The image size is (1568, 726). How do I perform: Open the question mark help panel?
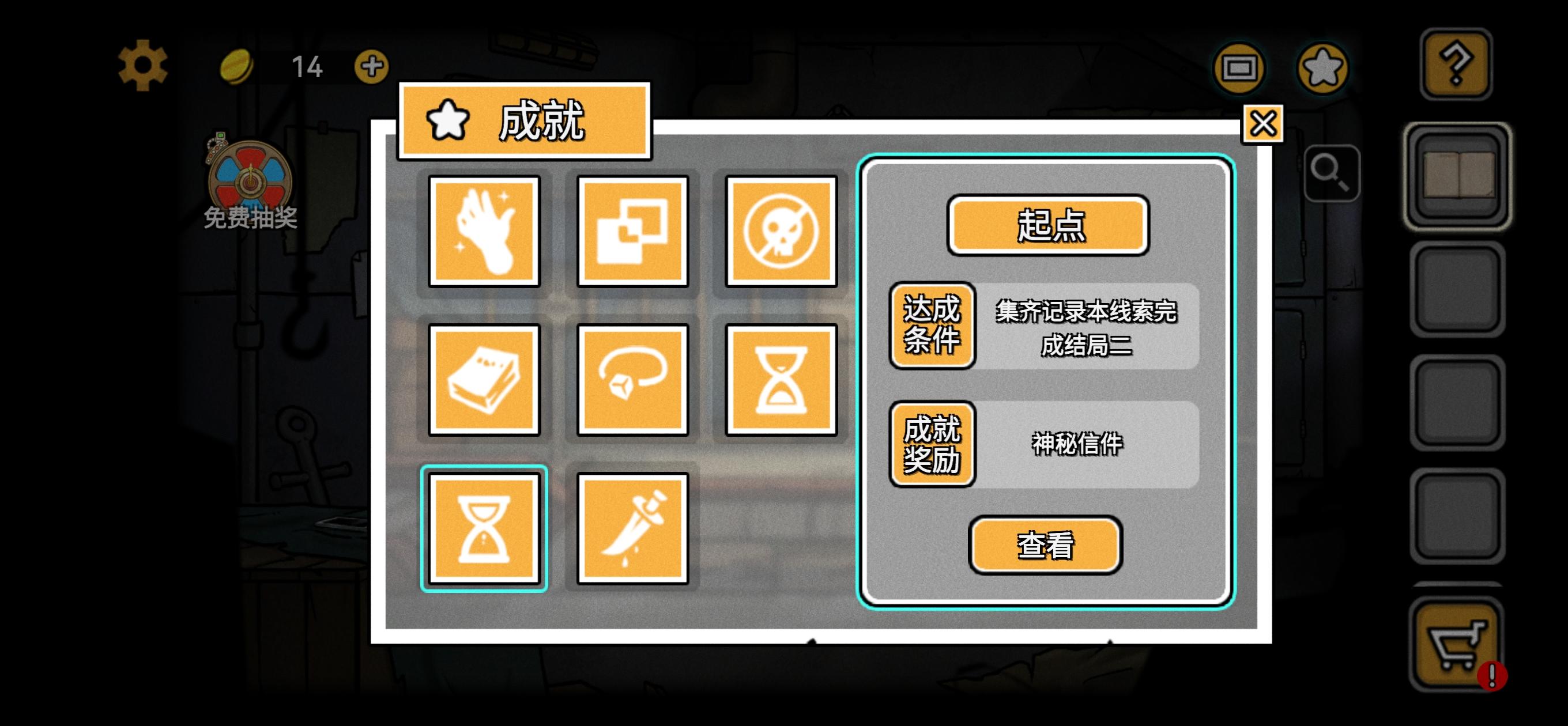tap(1456, 64)
